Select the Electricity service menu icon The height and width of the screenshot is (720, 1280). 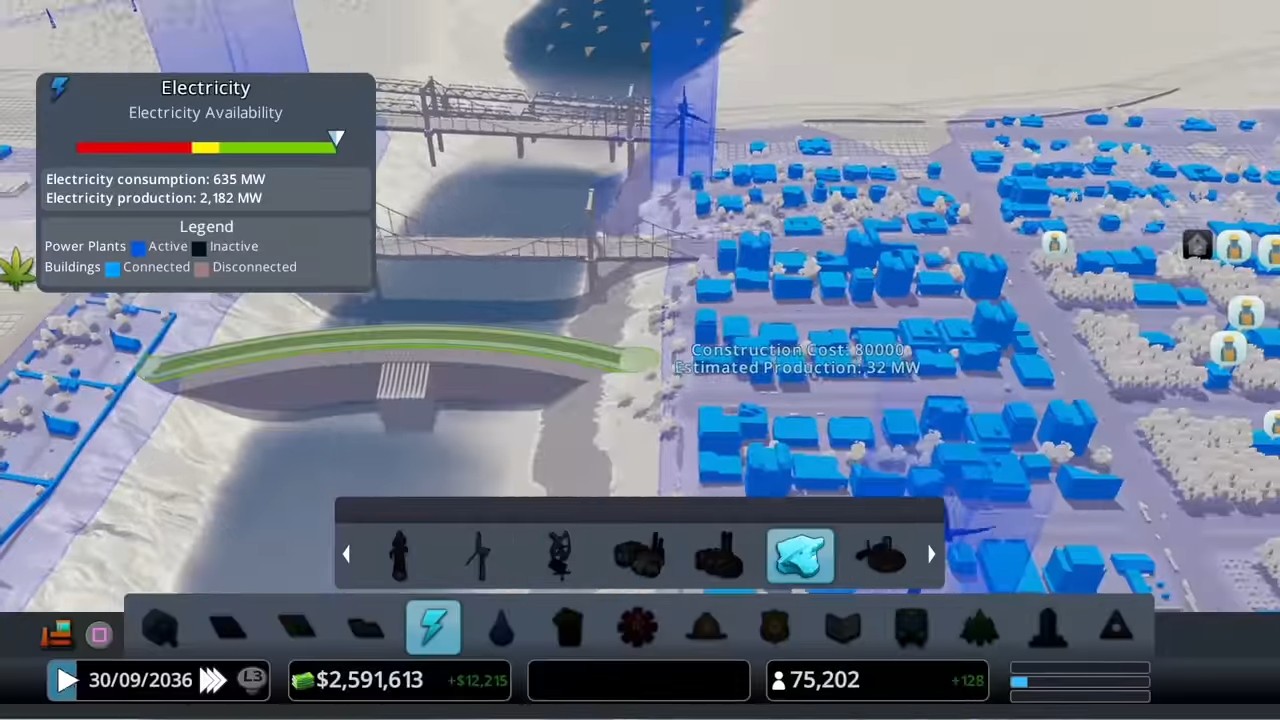point(433,627)
